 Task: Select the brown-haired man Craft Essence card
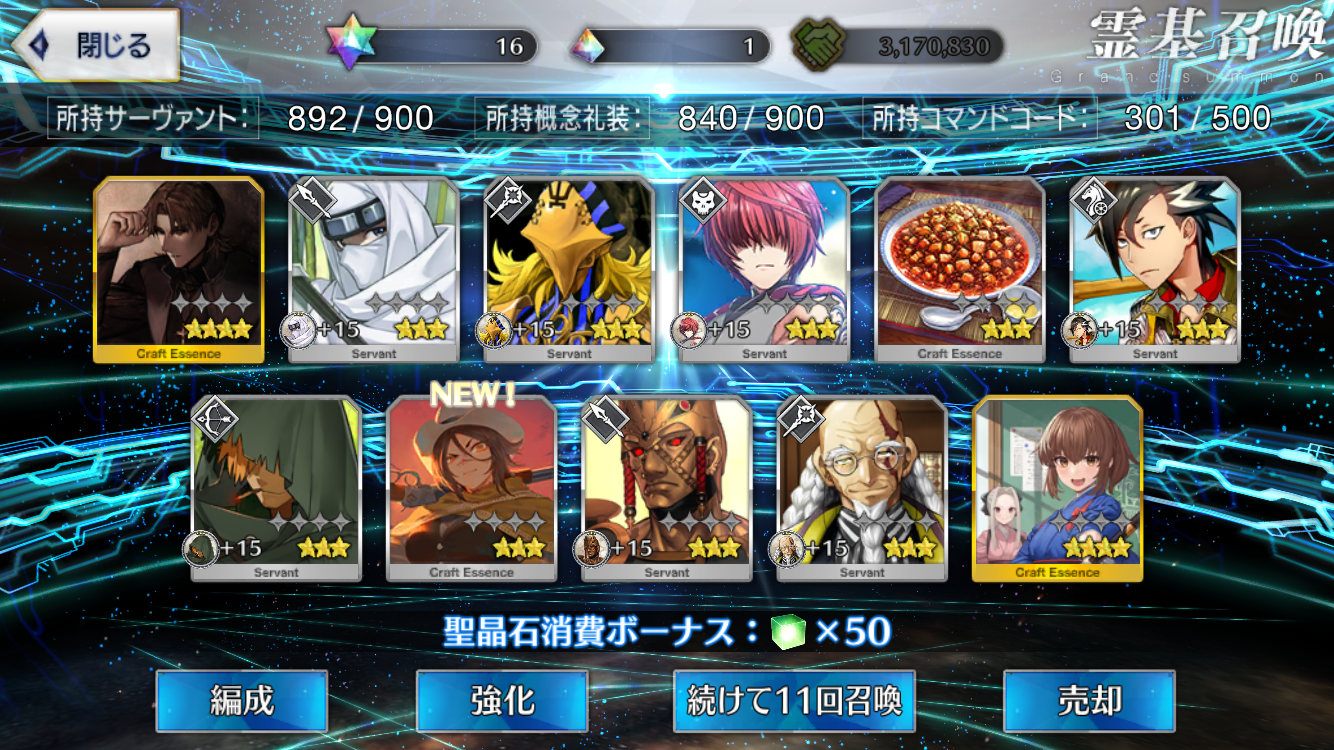click(x=179, y=268)
